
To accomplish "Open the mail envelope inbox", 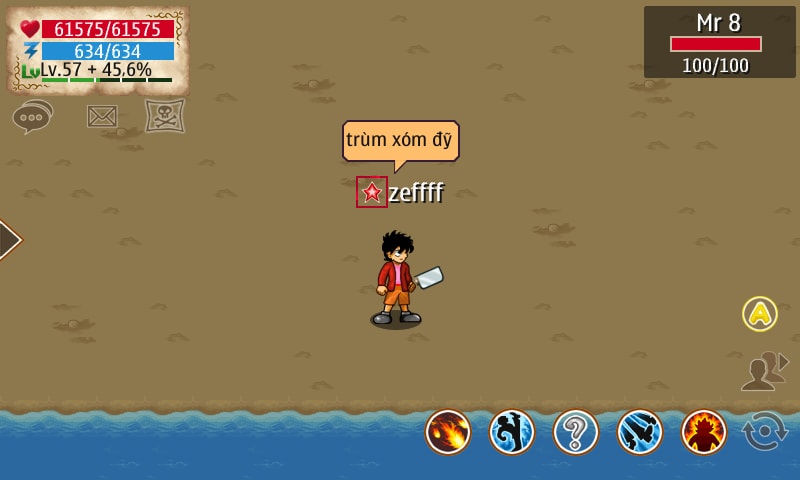I will point(102,116).
